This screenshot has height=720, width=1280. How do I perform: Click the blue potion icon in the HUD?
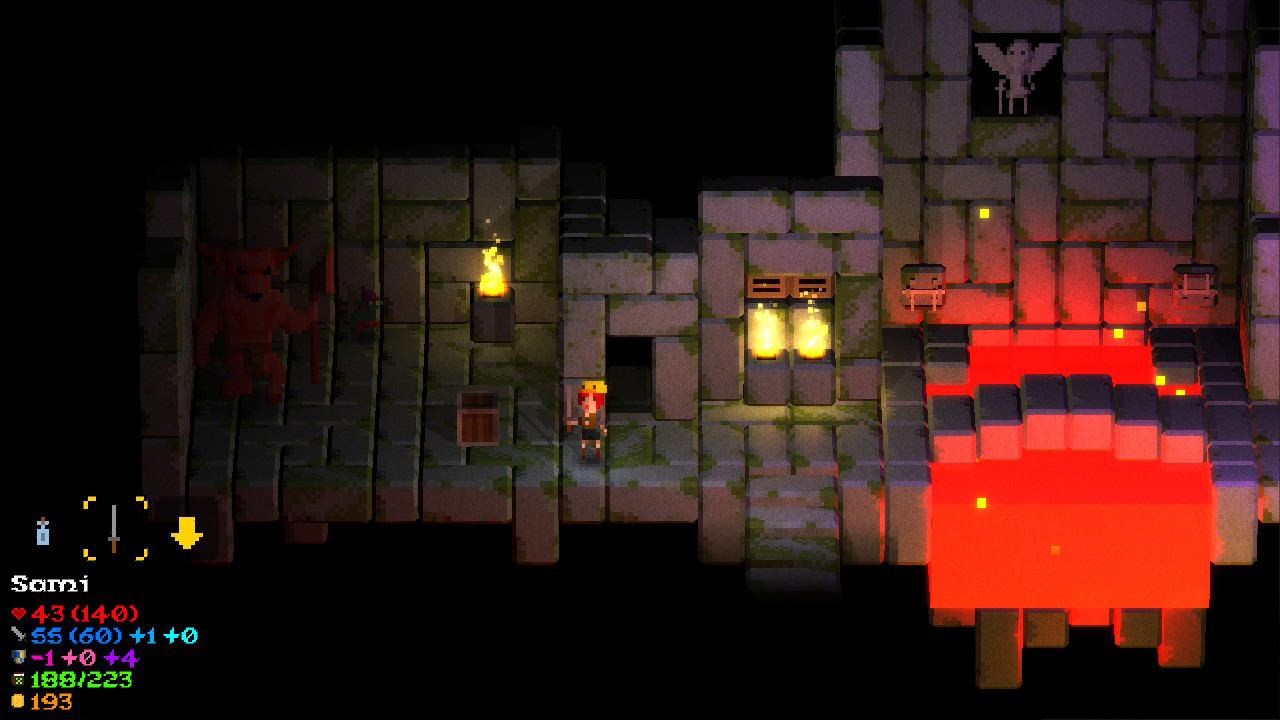43,532
